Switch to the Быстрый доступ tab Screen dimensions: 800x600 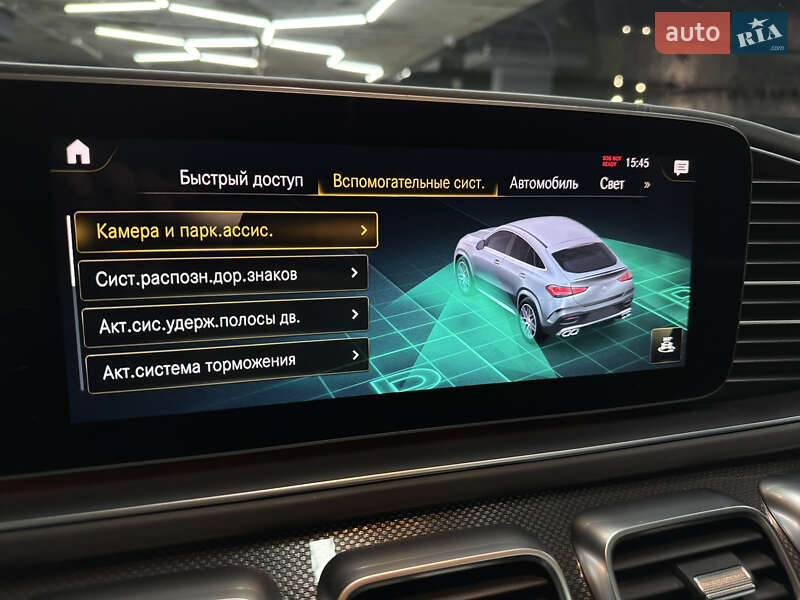coord(240,179)
